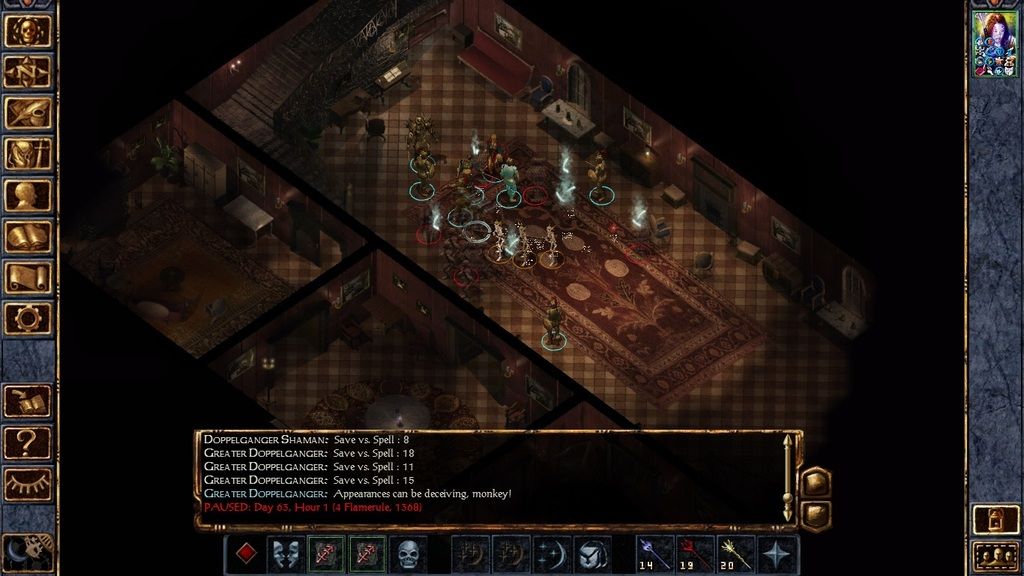Use the golden wand with 20 charges

click(x=736, y=554)
